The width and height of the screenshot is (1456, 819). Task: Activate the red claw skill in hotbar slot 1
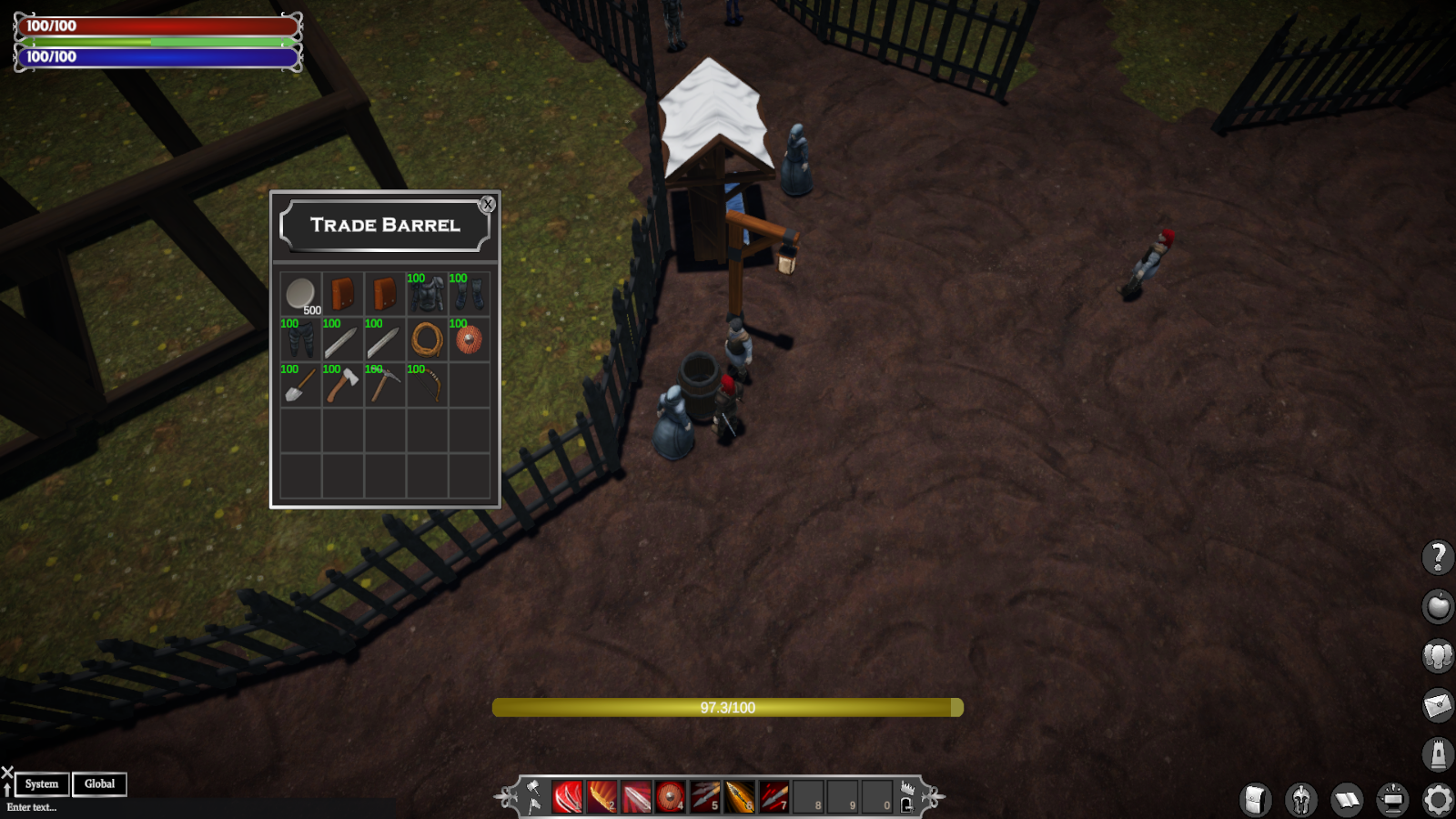point(567,796)
